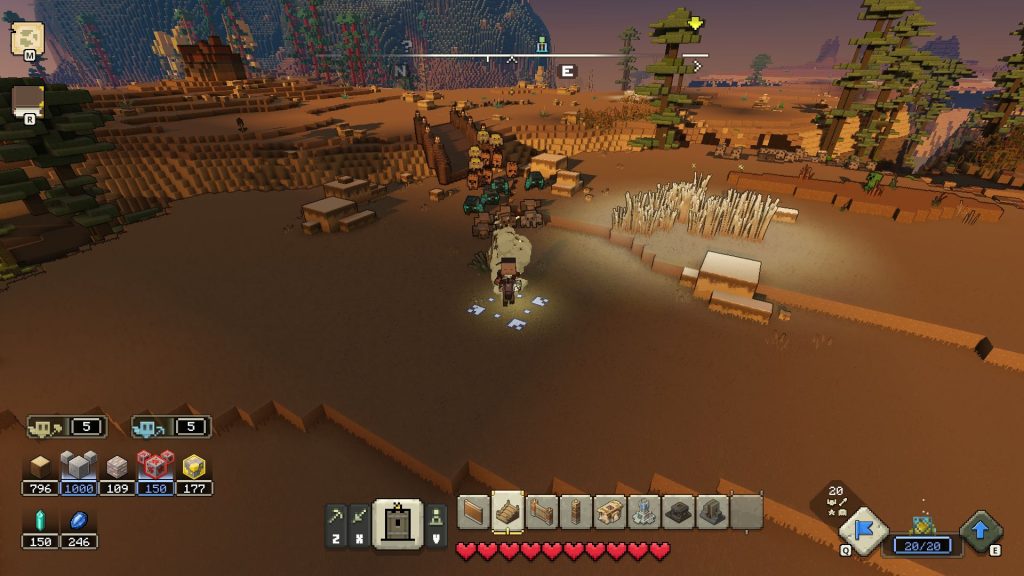
Task: Select the wall piece in the build hotbar
Action: point(474,512)
